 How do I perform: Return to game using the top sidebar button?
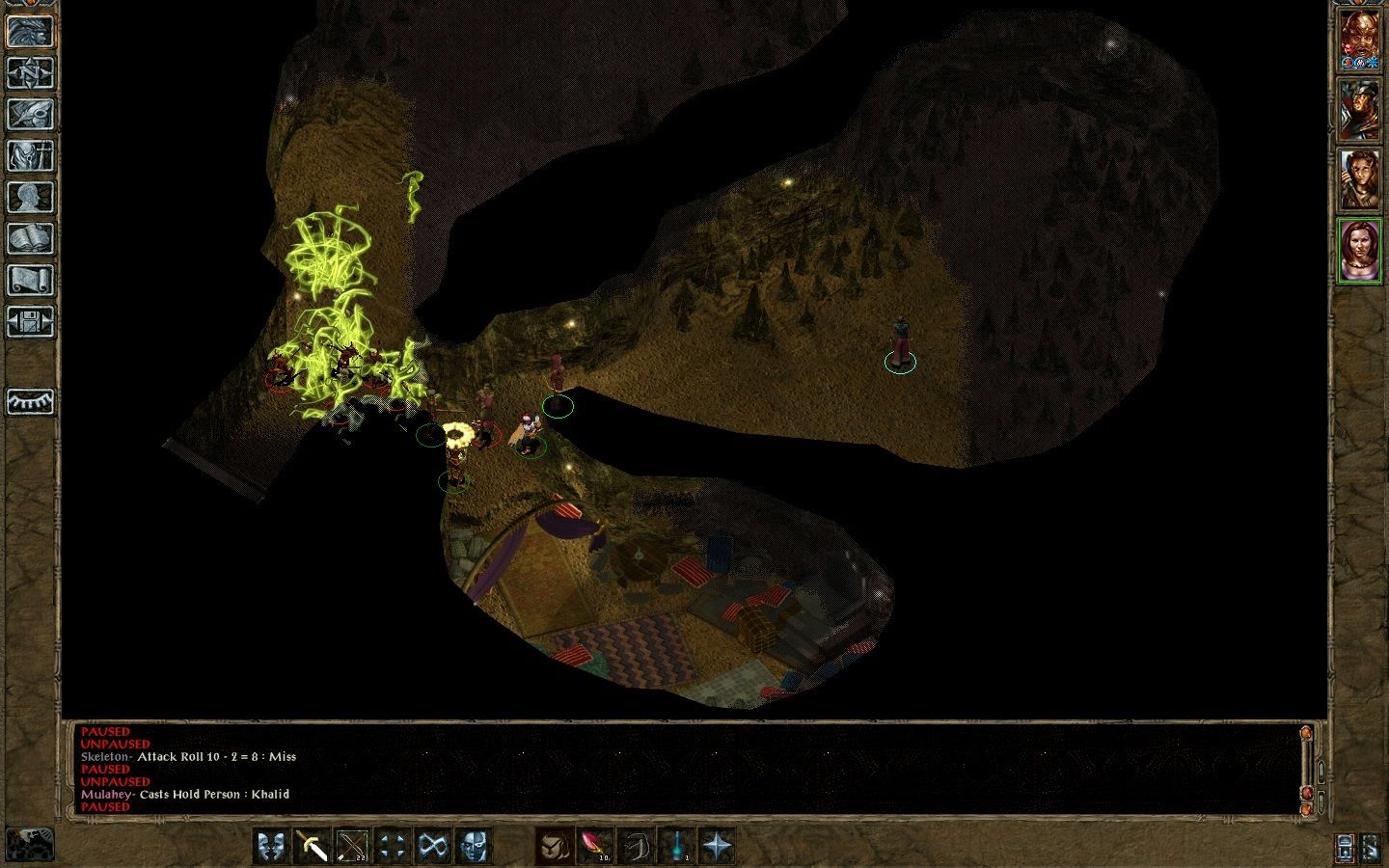30,31
